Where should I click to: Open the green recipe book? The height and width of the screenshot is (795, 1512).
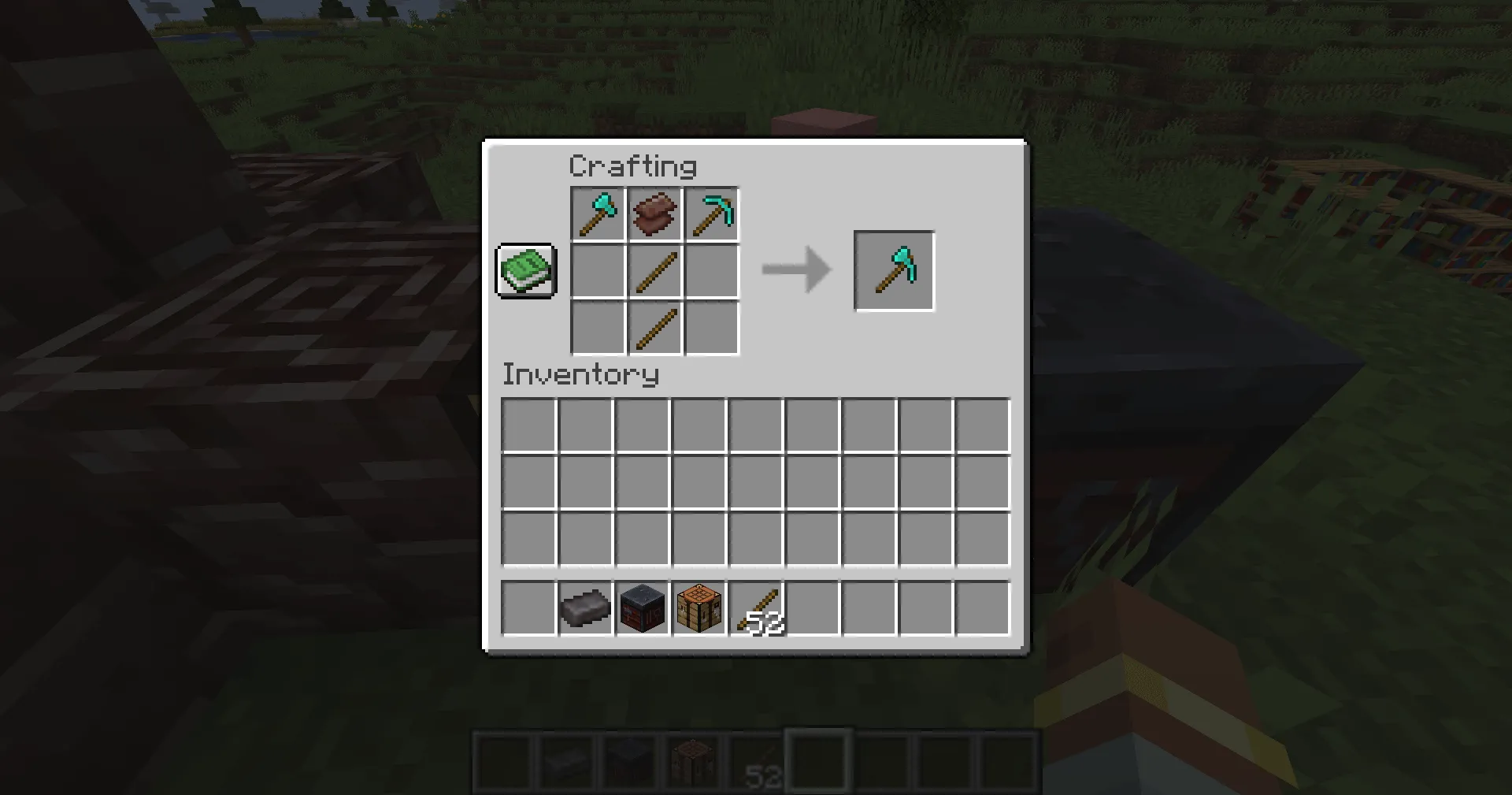525,272
